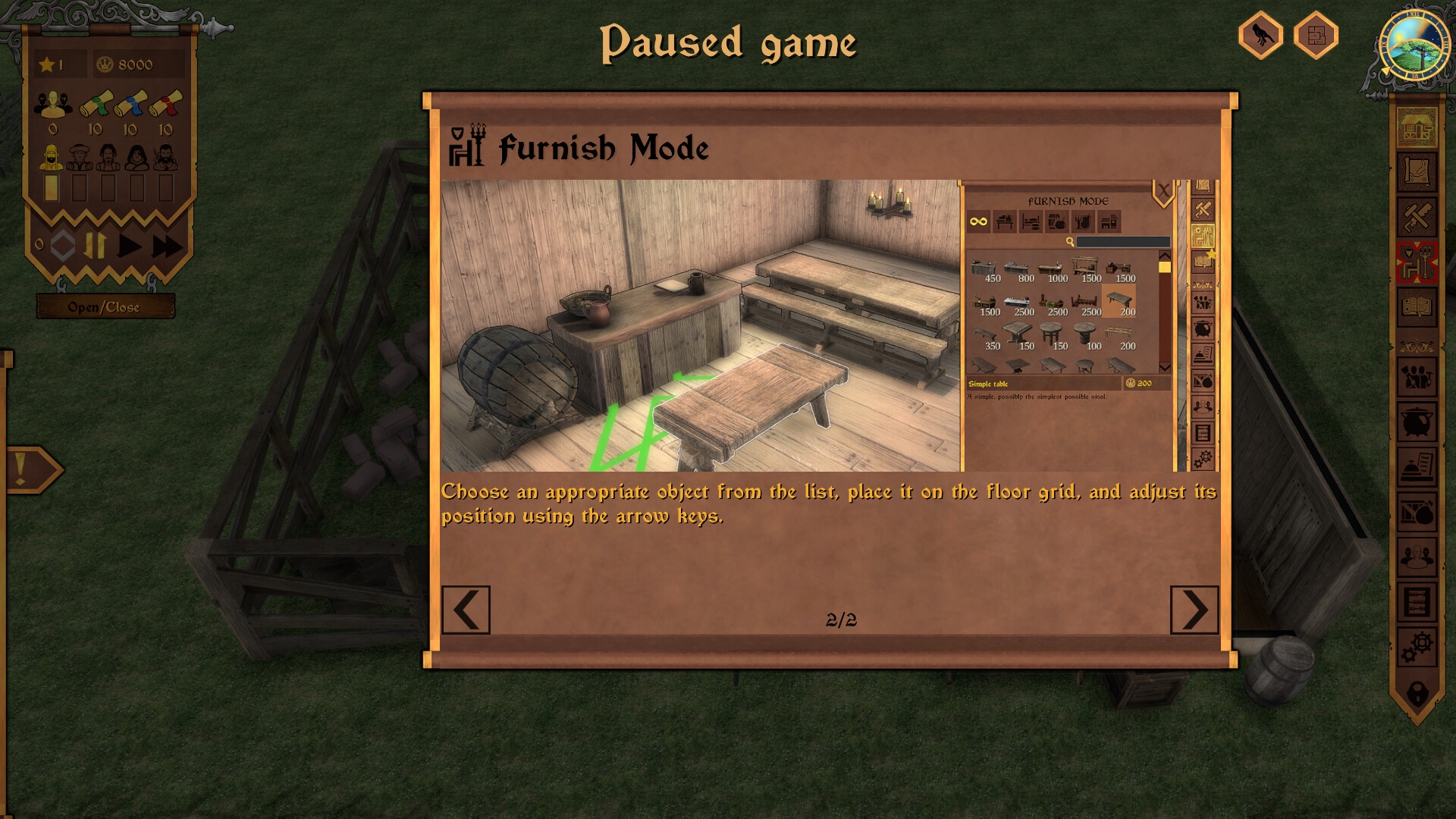Open the cooking cauldron panel

tap(1417, 422)
